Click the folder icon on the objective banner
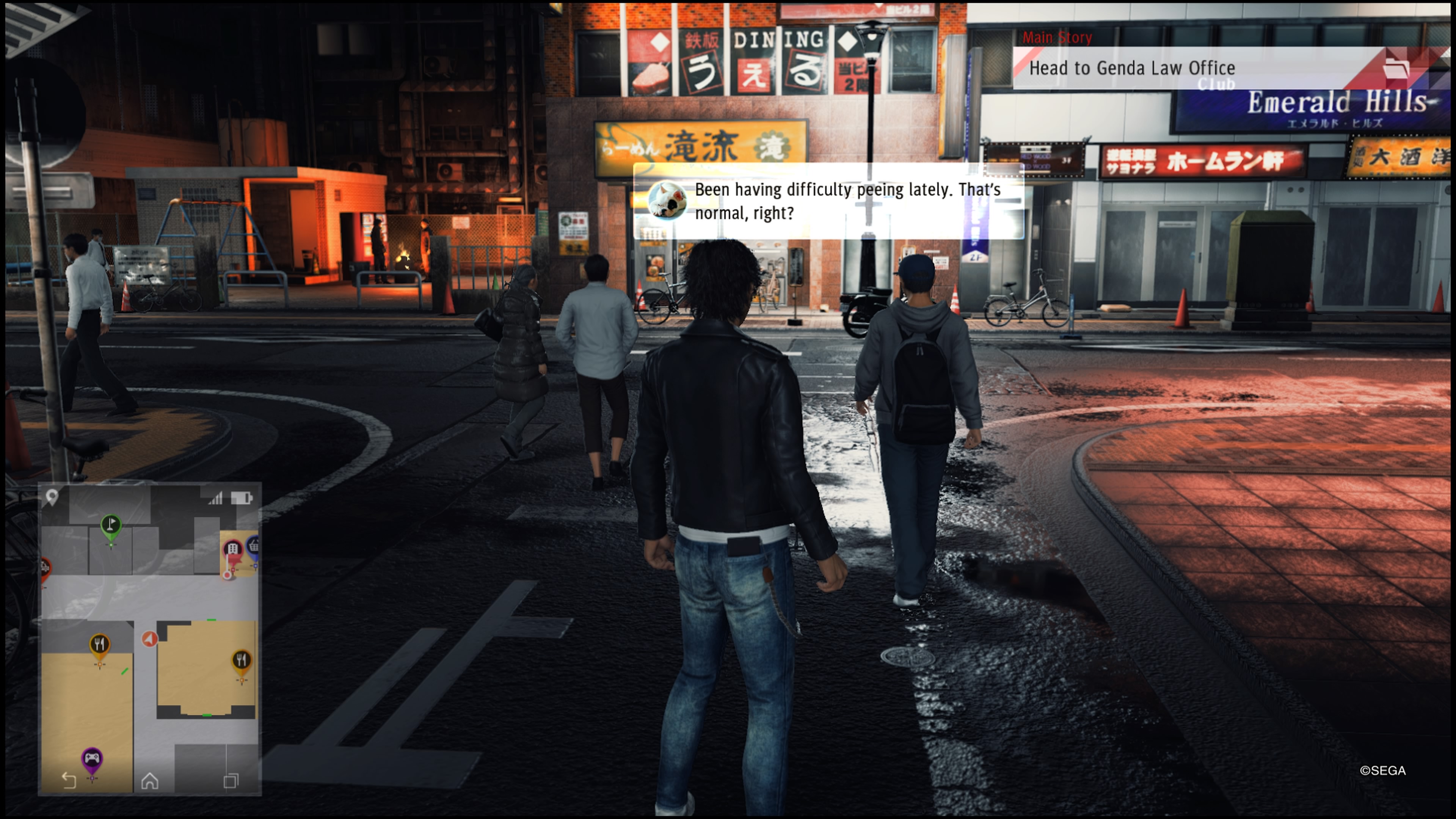The image size is (1456, 819). (x=1395, y=69)
